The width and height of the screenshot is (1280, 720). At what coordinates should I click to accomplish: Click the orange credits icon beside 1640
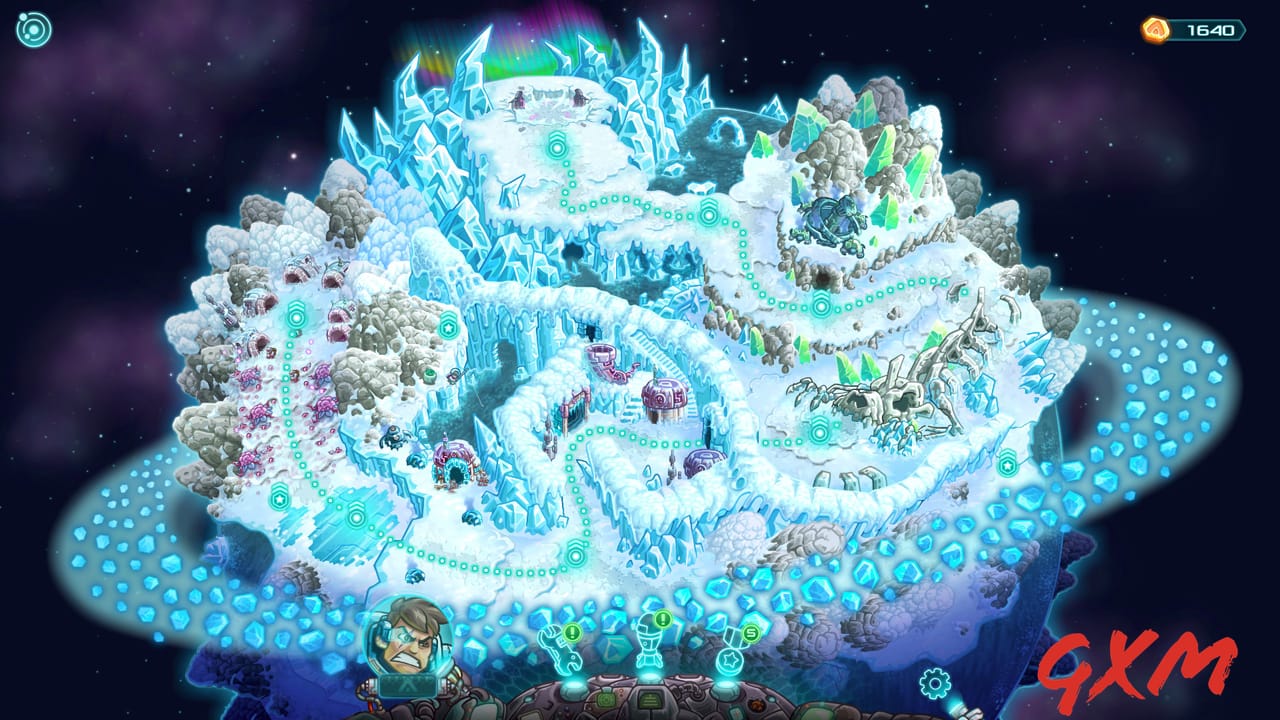click(1155, 30)
